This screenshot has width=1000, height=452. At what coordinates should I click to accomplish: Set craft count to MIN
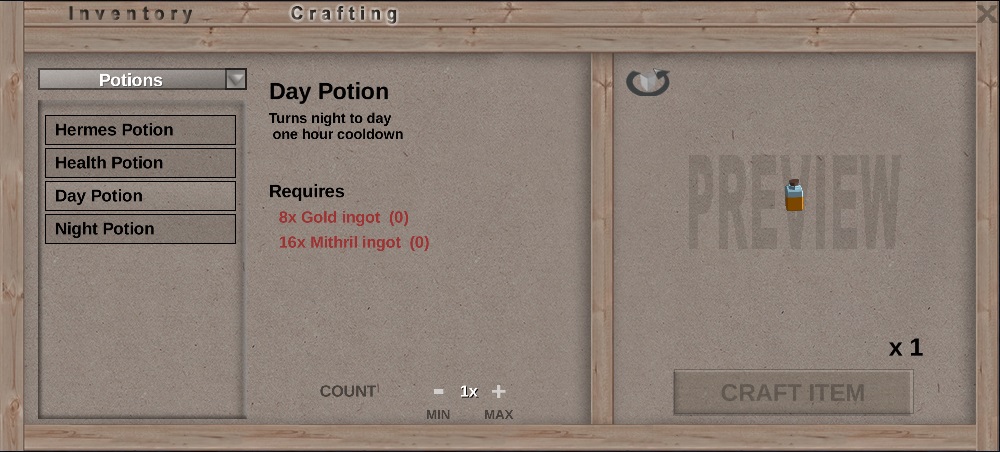point(438,415)
